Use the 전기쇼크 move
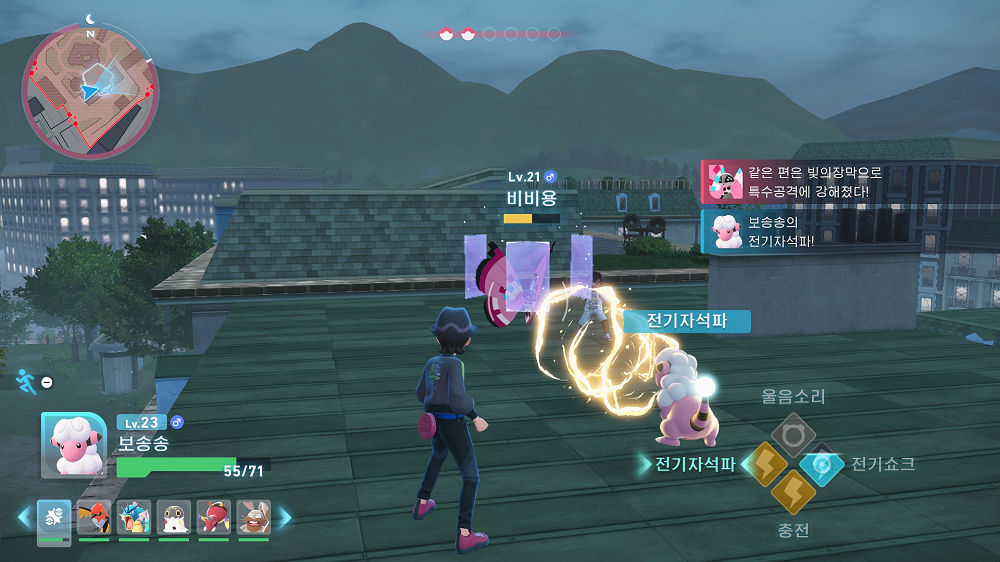This screenshot has width=1000, height=562. [x=822, y=464]
